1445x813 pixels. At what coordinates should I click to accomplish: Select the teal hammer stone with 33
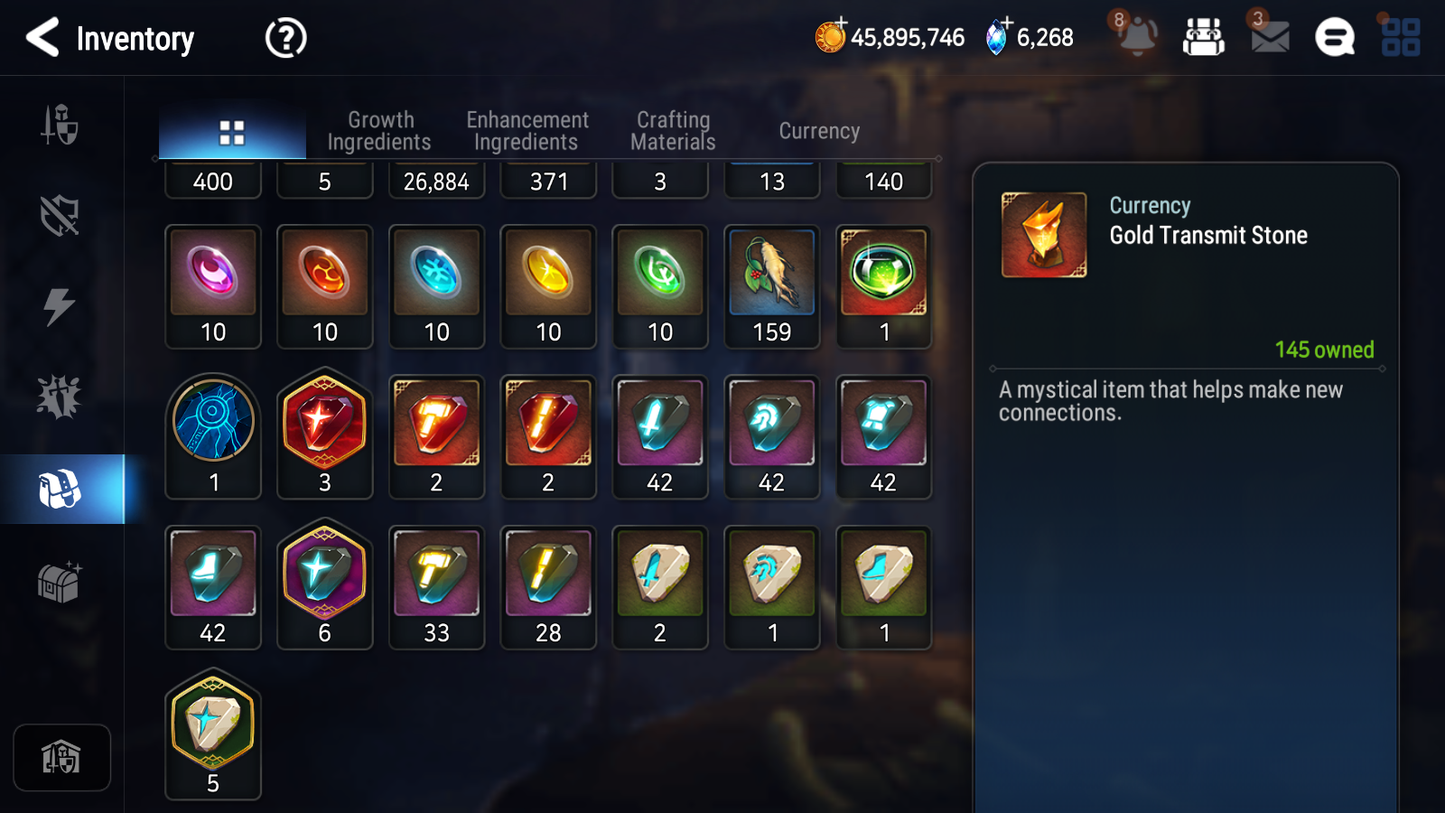(437, 587)
